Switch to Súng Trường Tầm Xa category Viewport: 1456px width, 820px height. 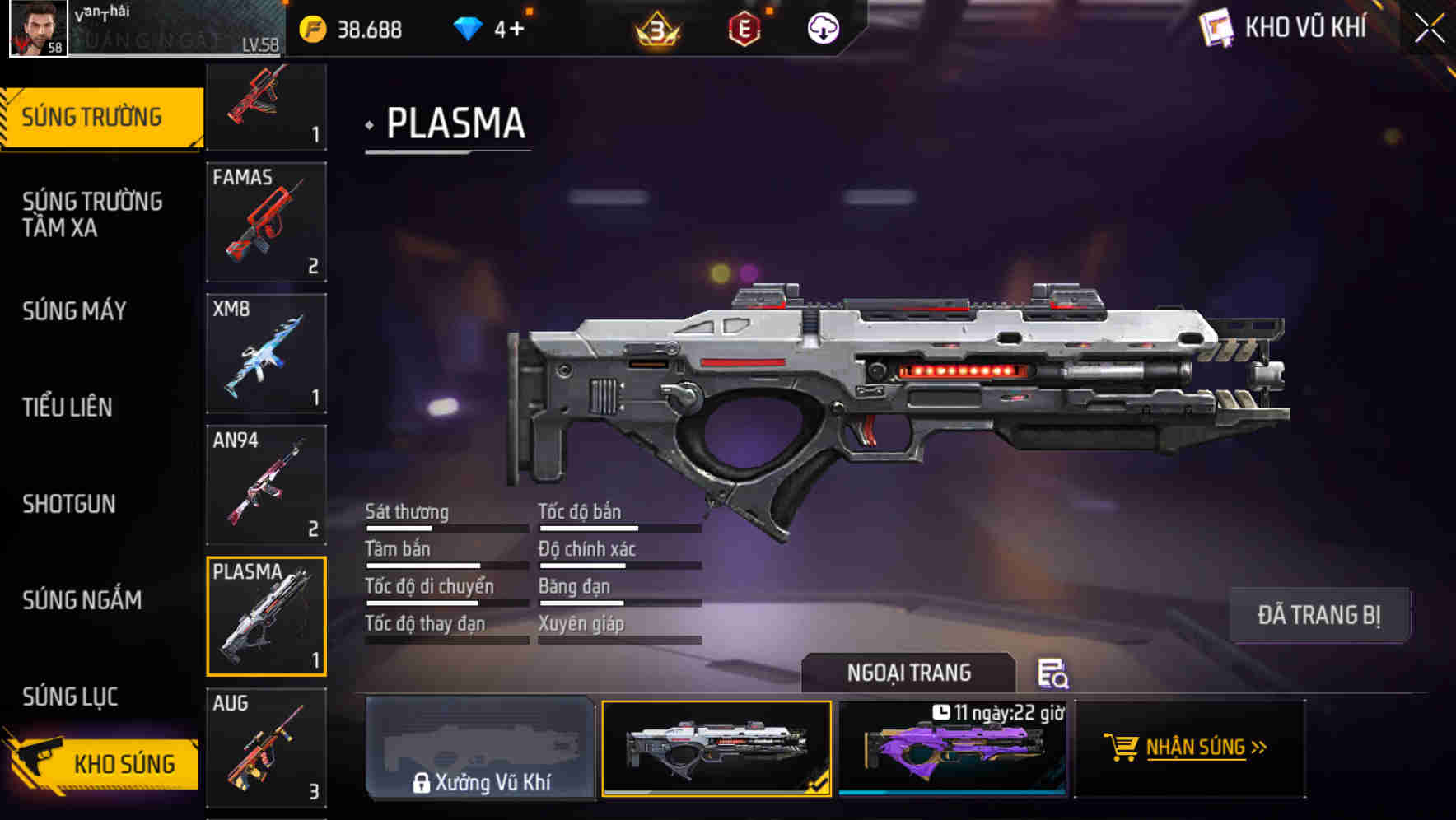point(92,214)
